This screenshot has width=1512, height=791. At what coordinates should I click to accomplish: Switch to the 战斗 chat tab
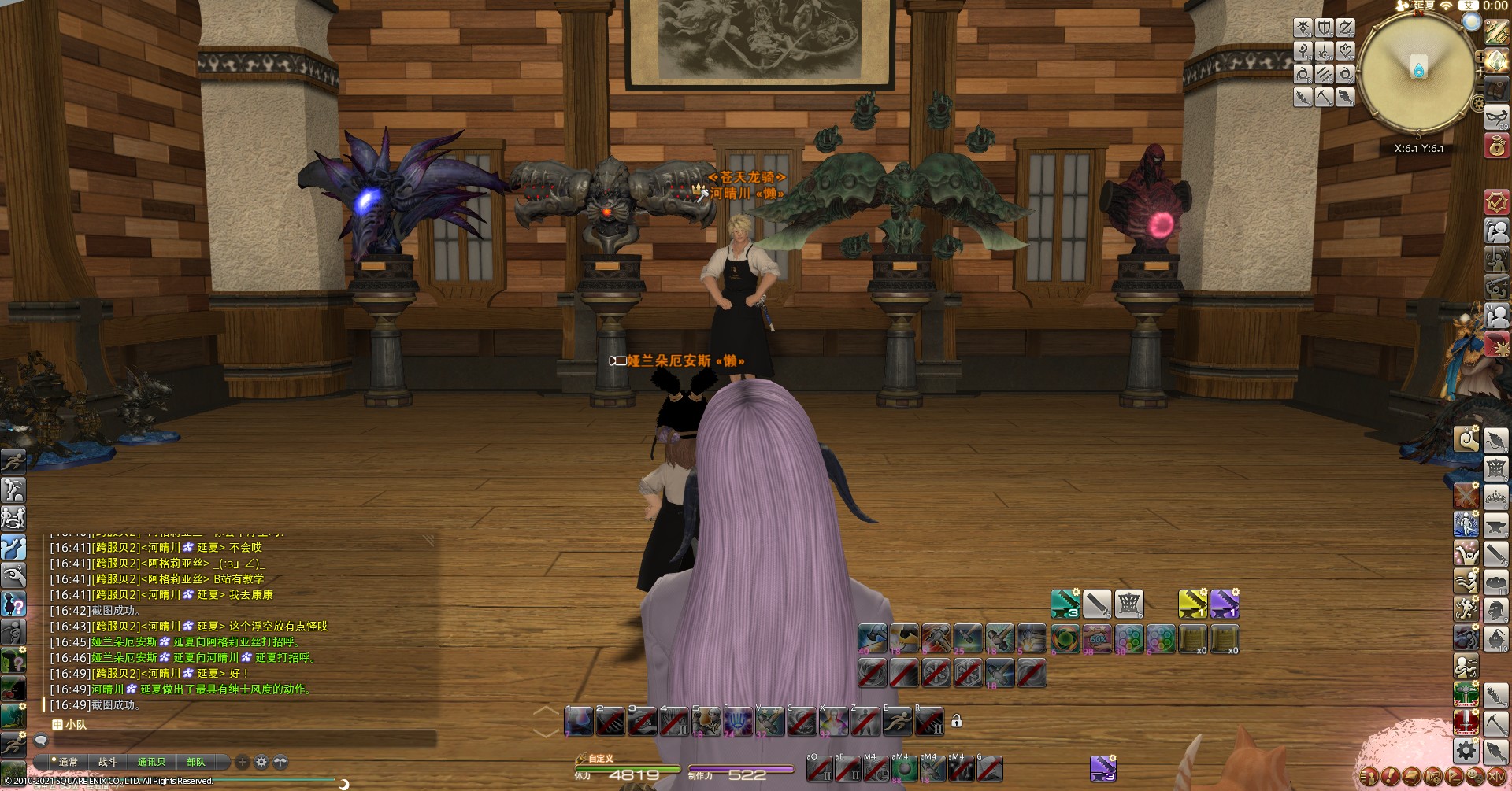[108, 762]
